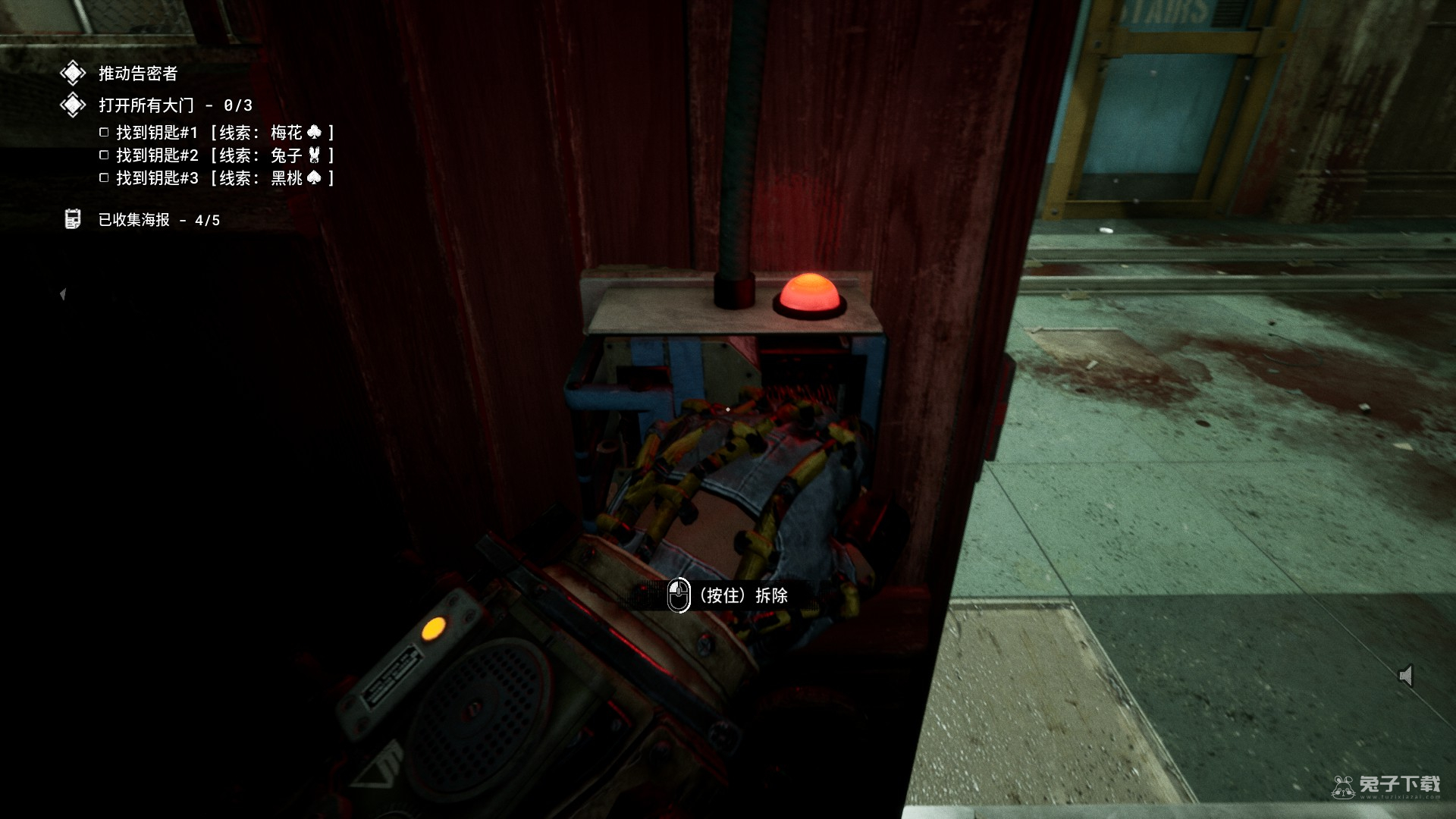Open the collected posters 已收集海报 icon

pyautogui.click(x=73, y=219)
